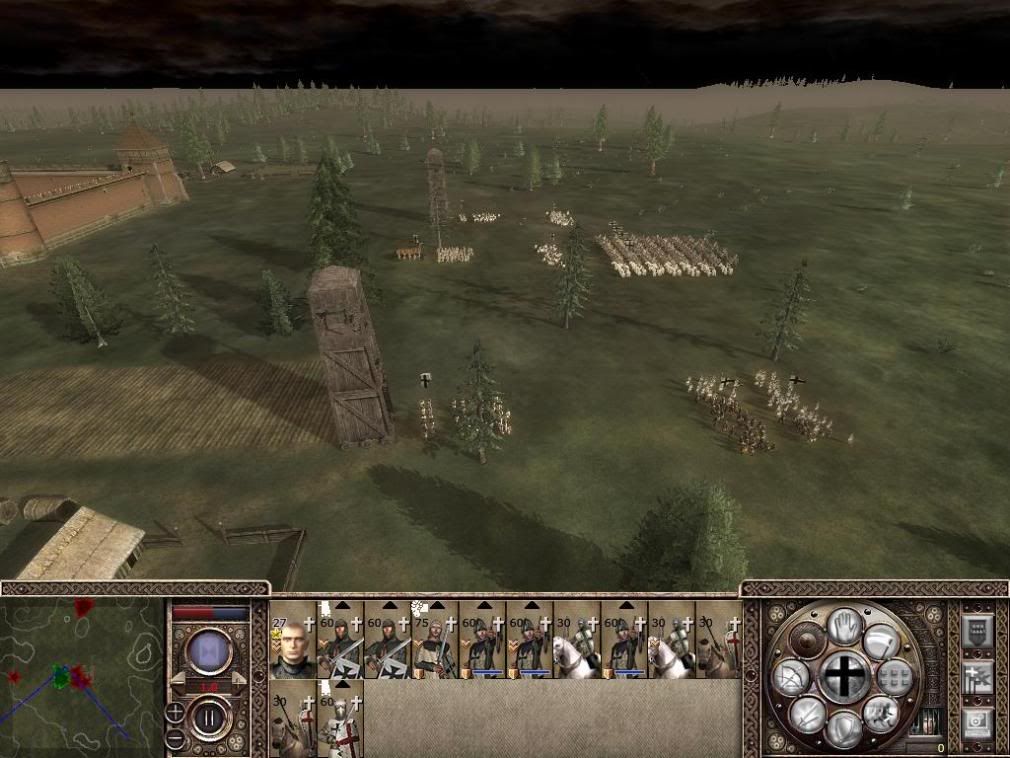Increase game speed with the right arrow

pos(238,678)
